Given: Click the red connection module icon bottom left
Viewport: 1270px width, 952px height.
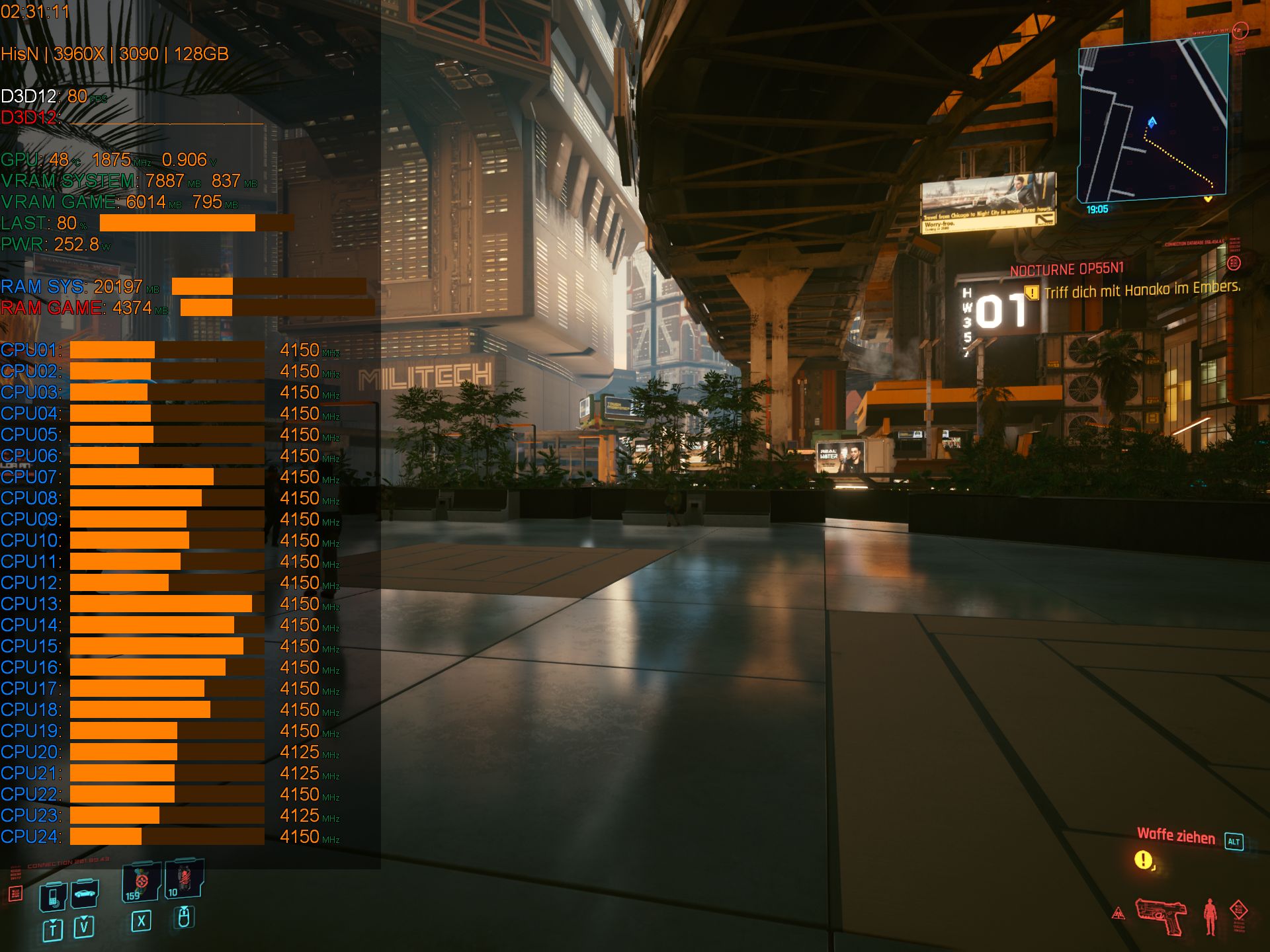Looking at the screenshot, I should pyautogui.click(x=16, y=892).
